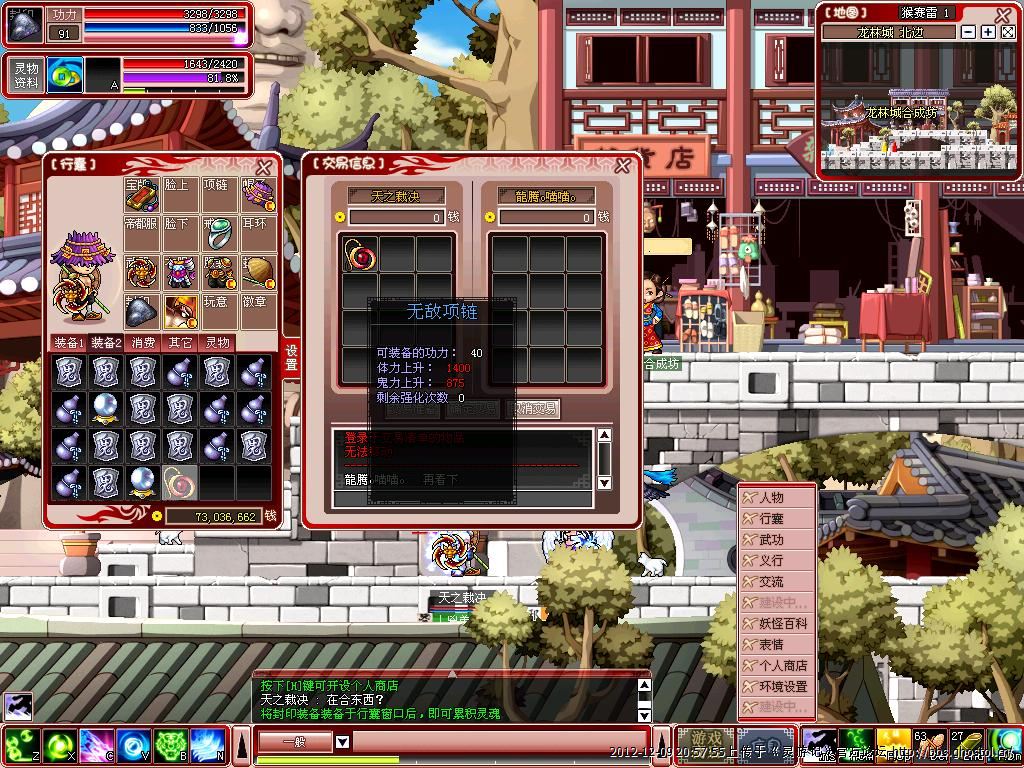
Task: Open 人物 from the game menu
Action: pos(772,497)
